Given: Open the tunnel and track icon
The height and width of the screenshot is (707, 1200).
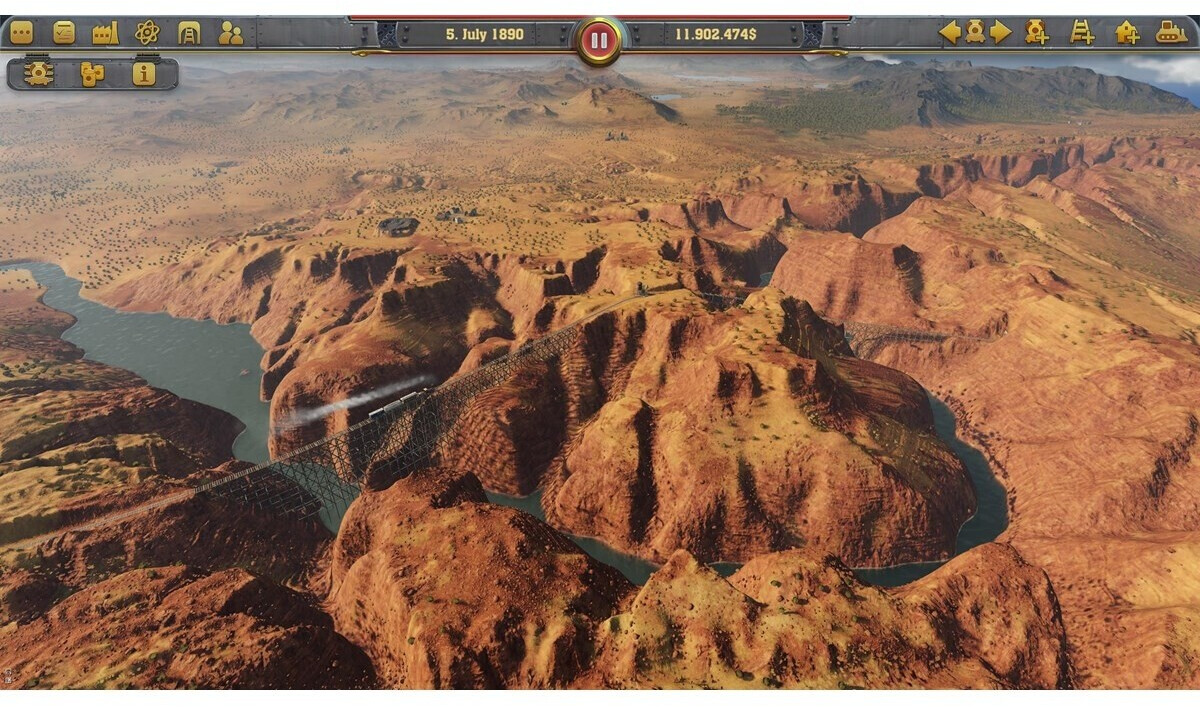Looking at the screenshot, I should click(x=189, y=33).
